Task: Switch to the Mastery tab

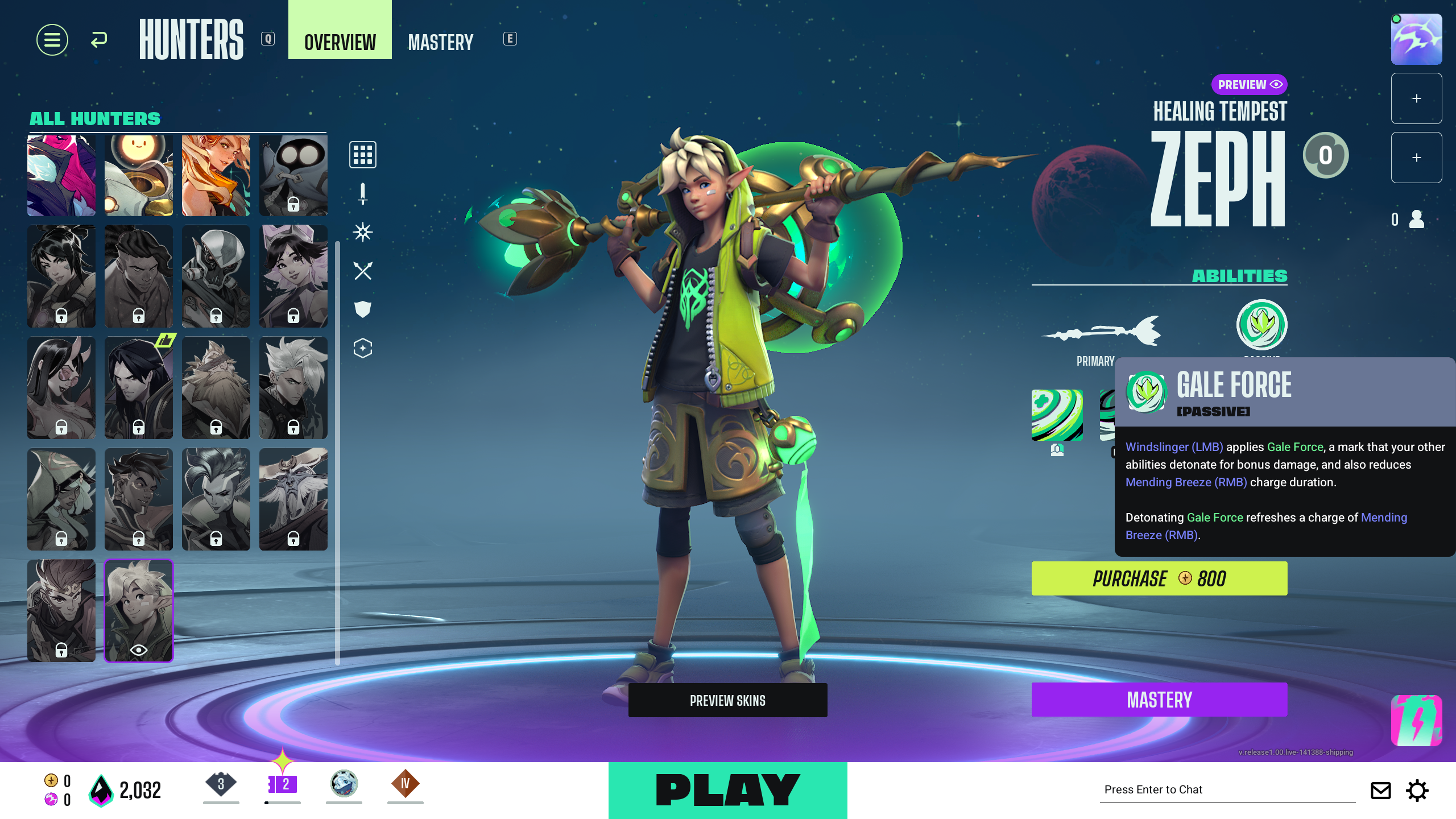Action: coord(440,42)
